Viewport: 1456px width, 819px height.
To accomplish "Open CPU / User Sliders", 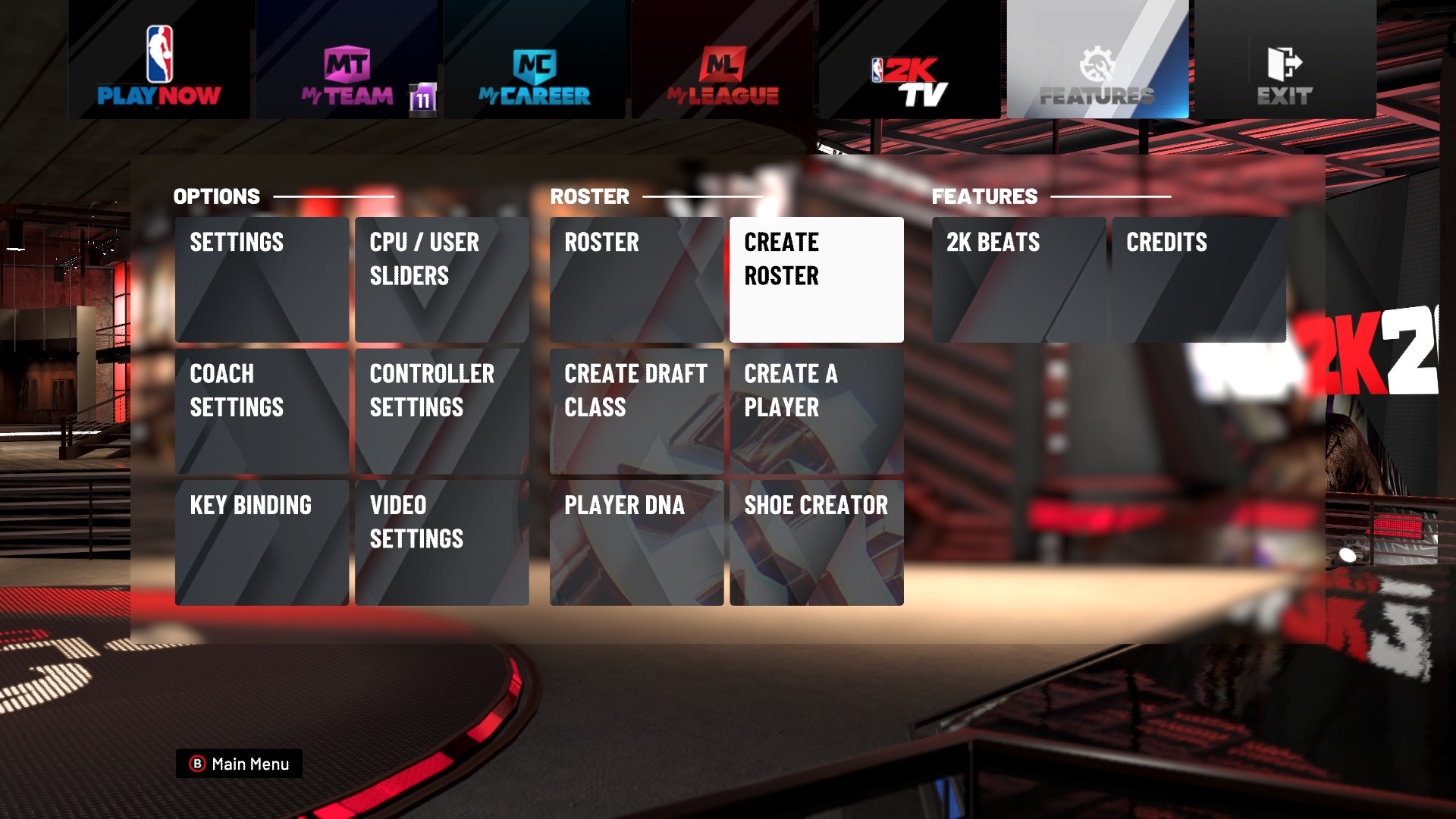I will point(441,279).
